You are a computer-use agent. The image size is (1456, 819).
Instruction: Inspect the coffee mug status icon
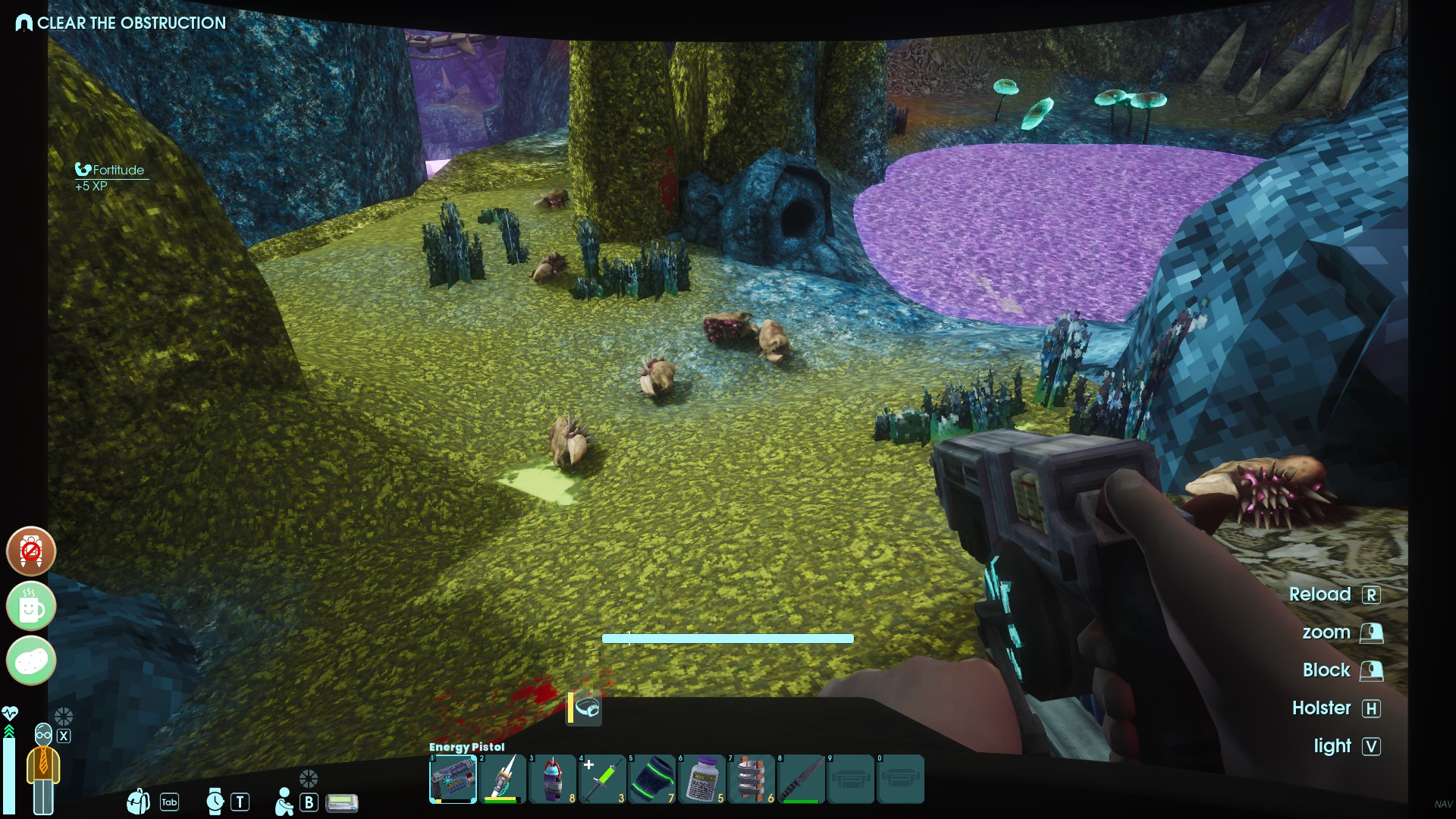tap(31, 606)
